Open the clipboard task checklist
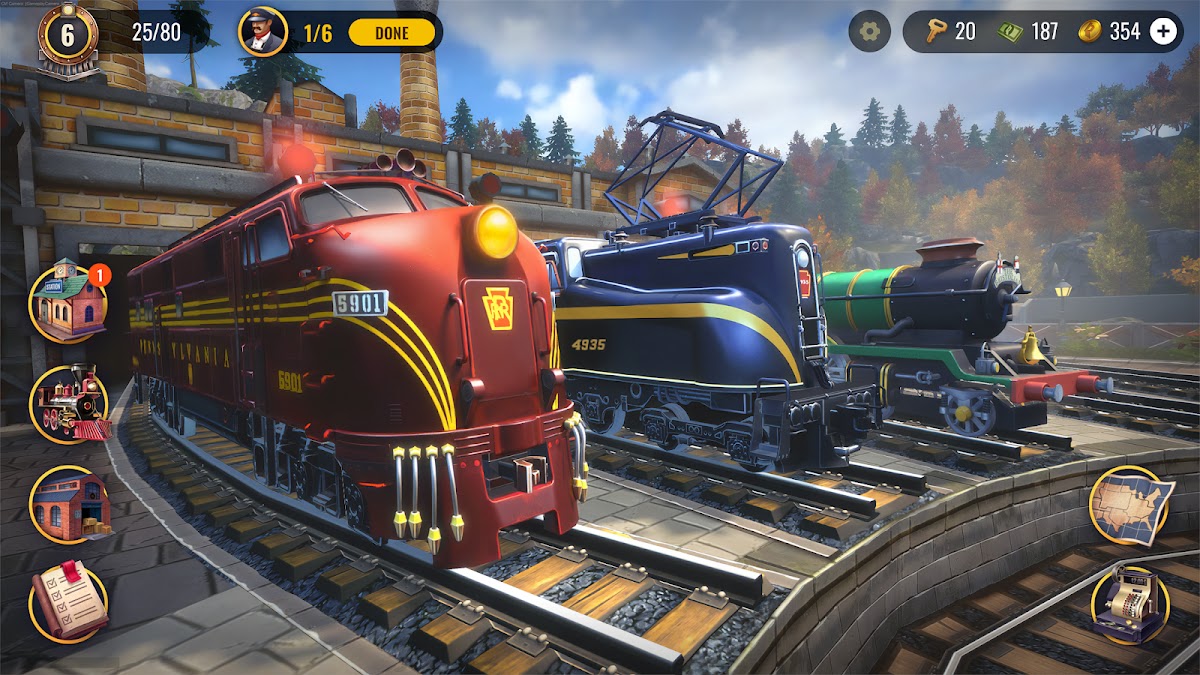The width and height of the screenshot is (1200, 675). [69, 602]
